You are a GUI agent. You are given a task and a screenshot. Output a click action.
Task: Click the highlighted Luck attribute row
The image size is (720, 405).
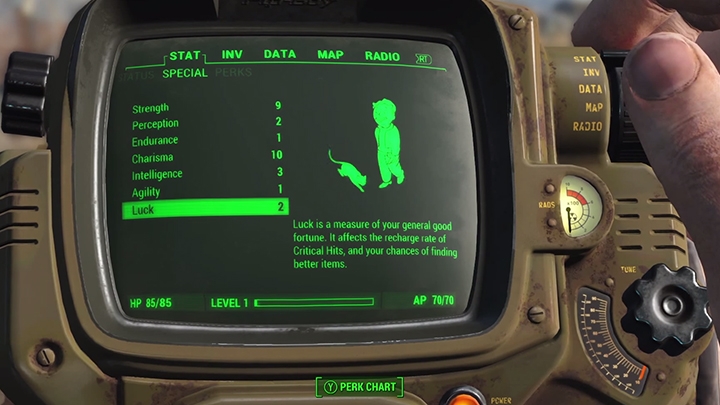[x=205, y=209]
